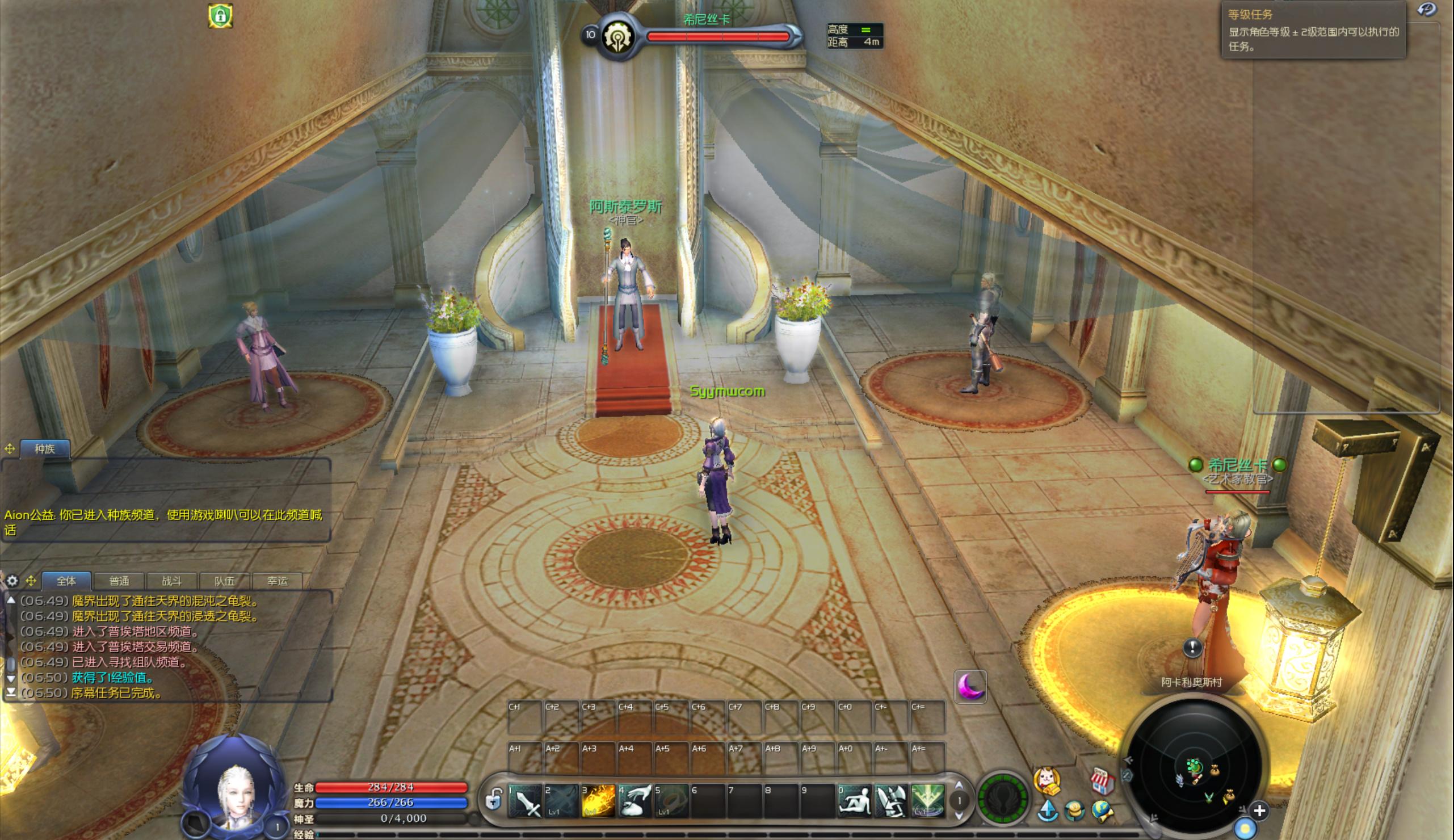The height and width of the screenshot is (840, 1454).
Task: Zoom in the minimap with plus button
Action: tap(1259, 810)
